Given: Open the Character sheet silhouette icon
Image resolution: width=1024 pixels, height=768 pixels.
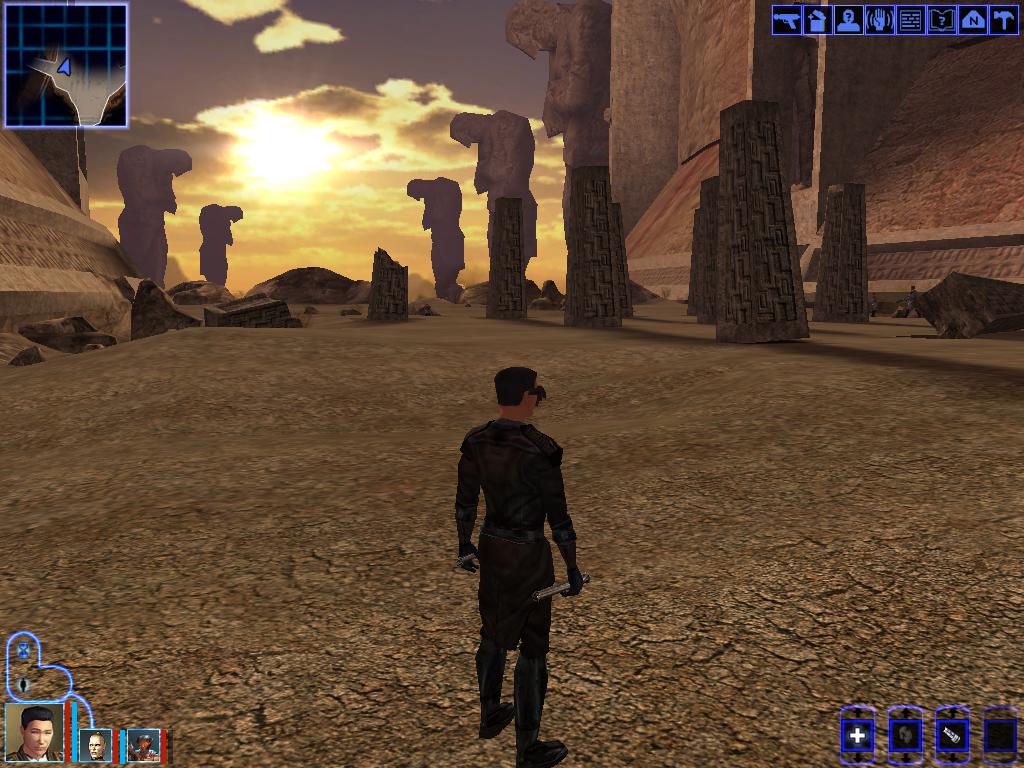Looking at the screenshot, I should click(848, 20).
